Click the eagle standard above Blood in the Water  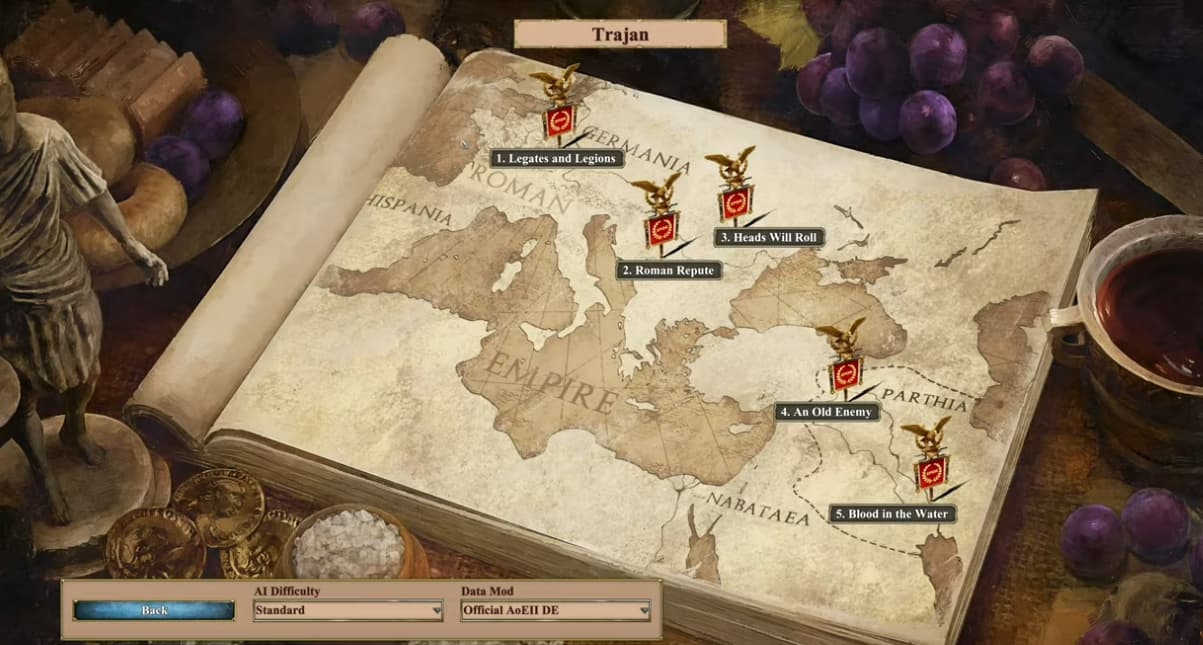[x=929, y=458]
